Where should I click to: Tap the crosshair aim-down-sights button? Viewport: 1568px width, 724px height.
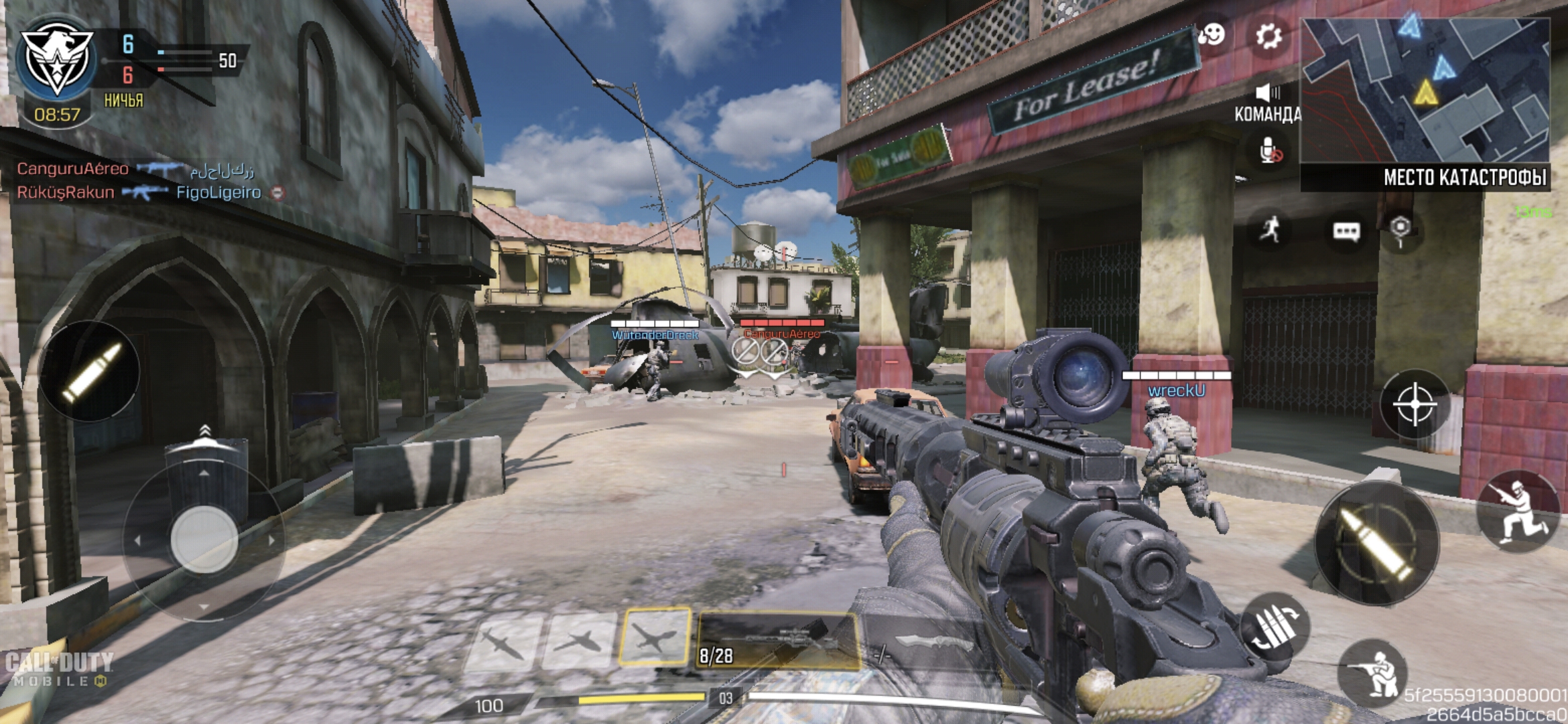(x=1415, y=404)
